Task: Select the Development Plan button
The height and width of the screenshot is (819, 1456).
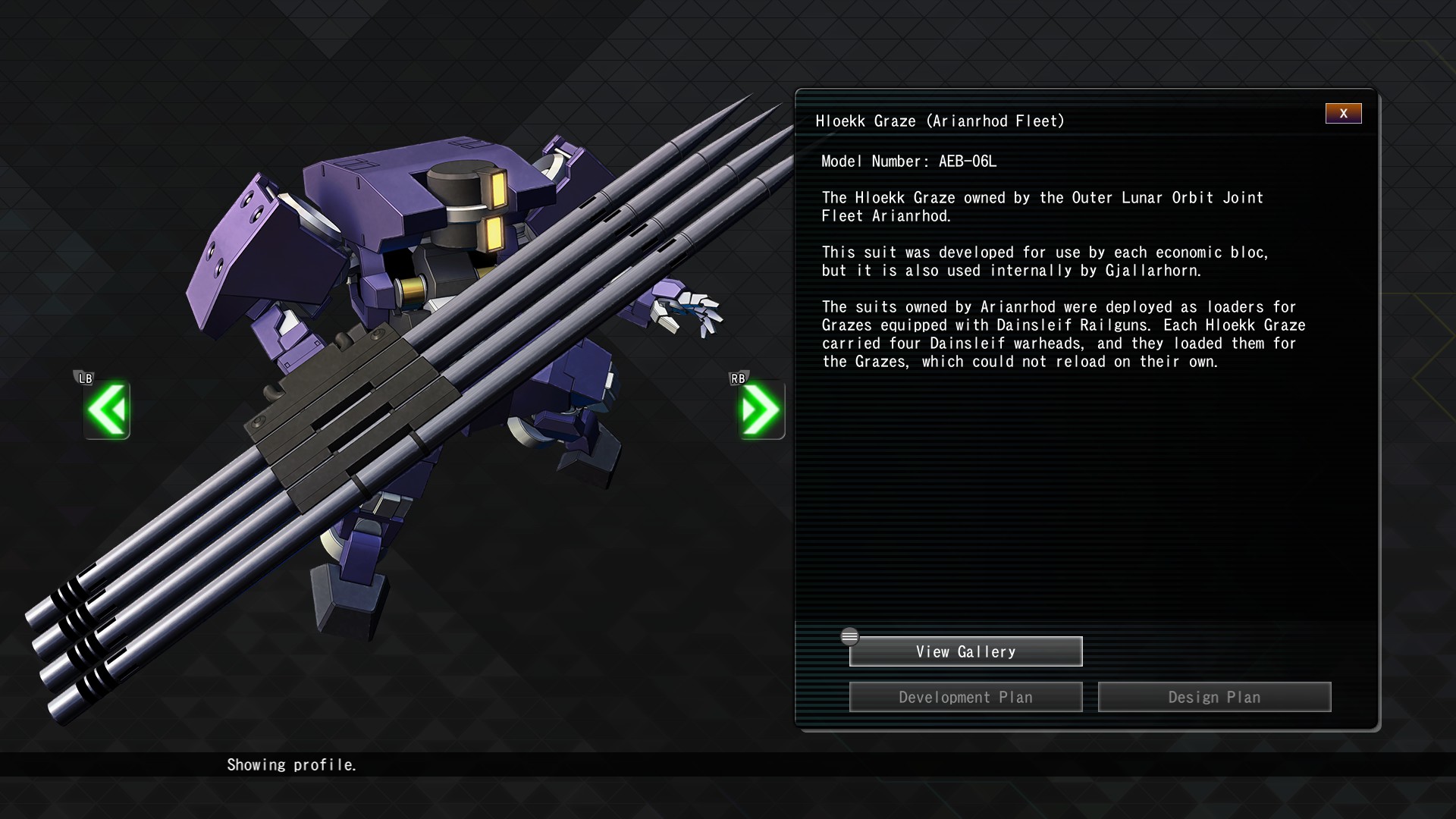Action: click(x=965, y=697)
